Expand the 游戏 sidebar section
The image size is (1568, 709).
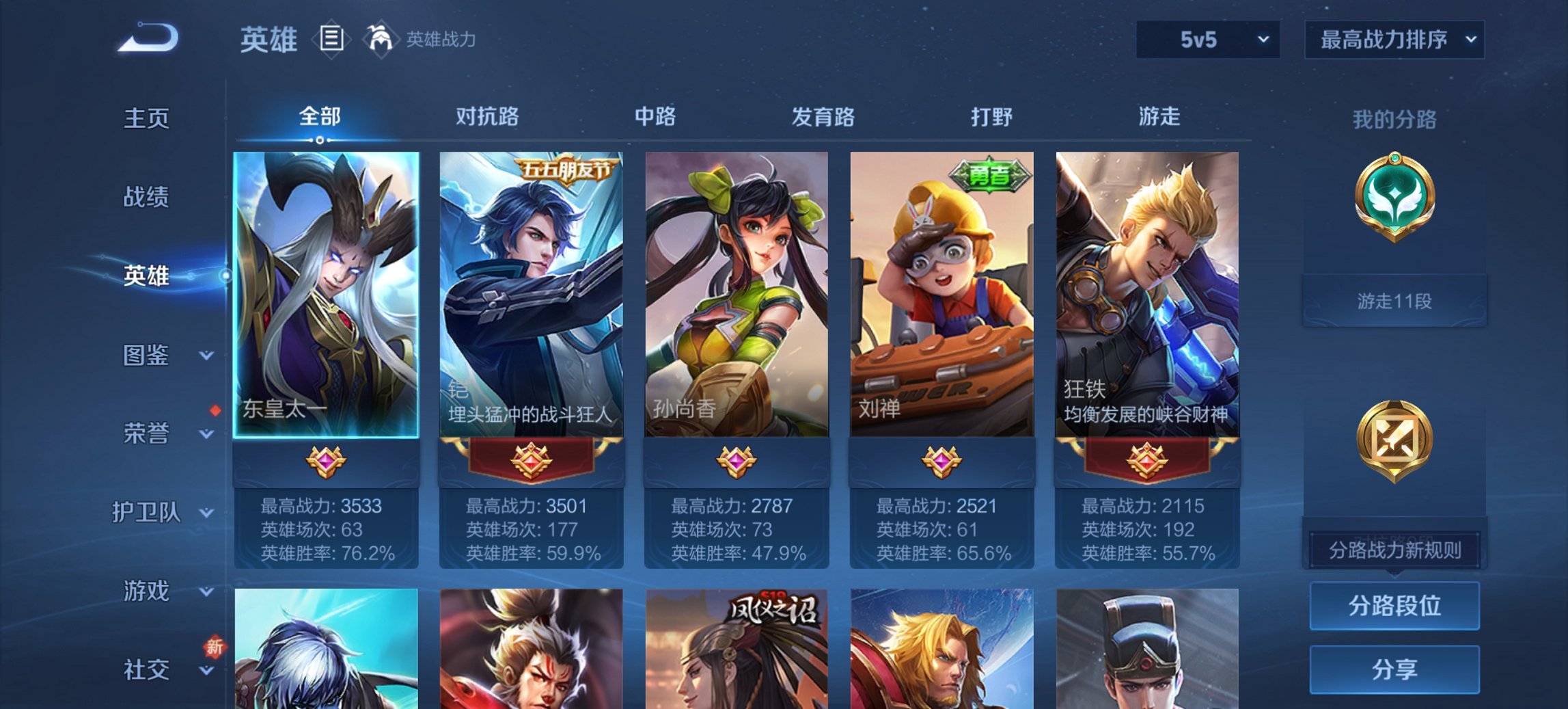pos(147,589)
